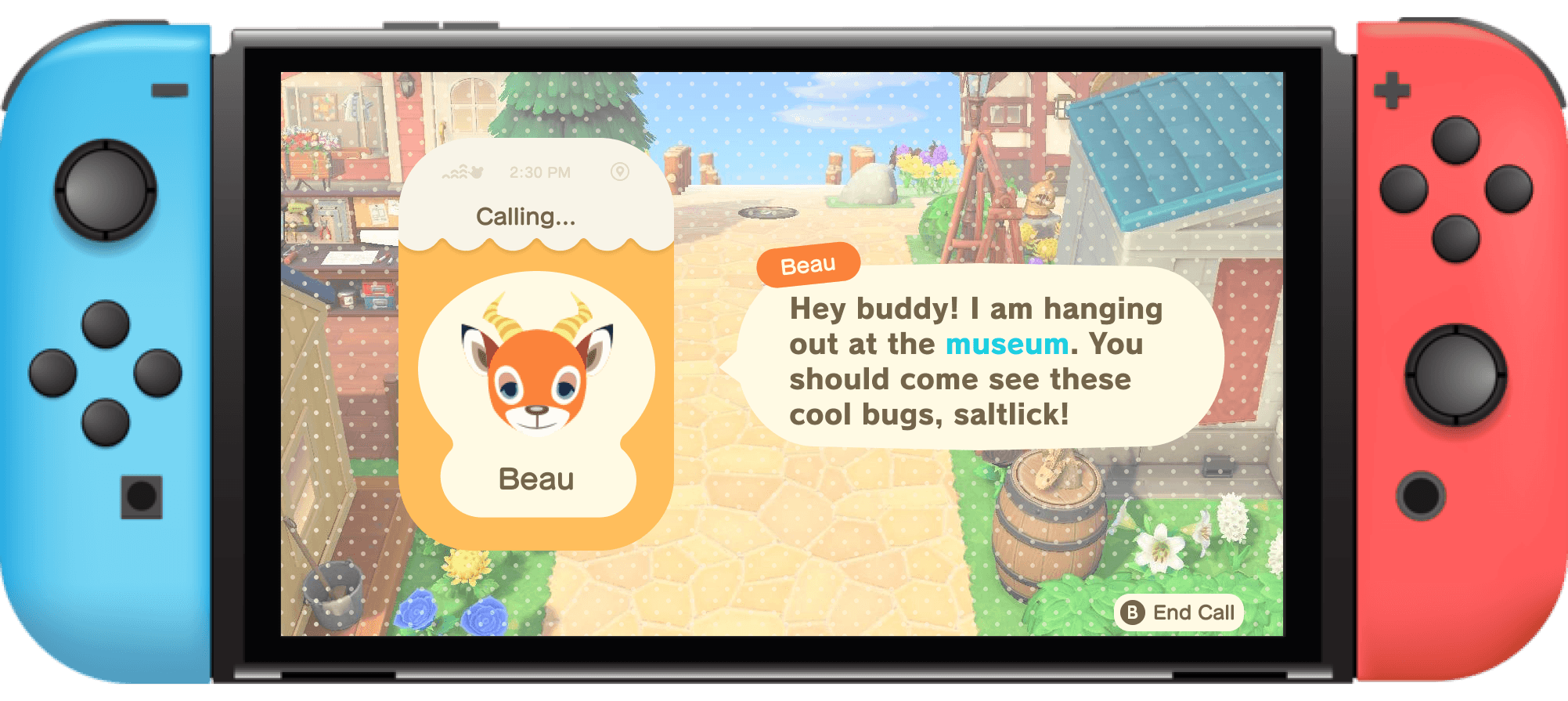Click Beau's orange name tag above the speech bubble
The width and height of the screenshot is (1568, 701).
pos(809,264)
